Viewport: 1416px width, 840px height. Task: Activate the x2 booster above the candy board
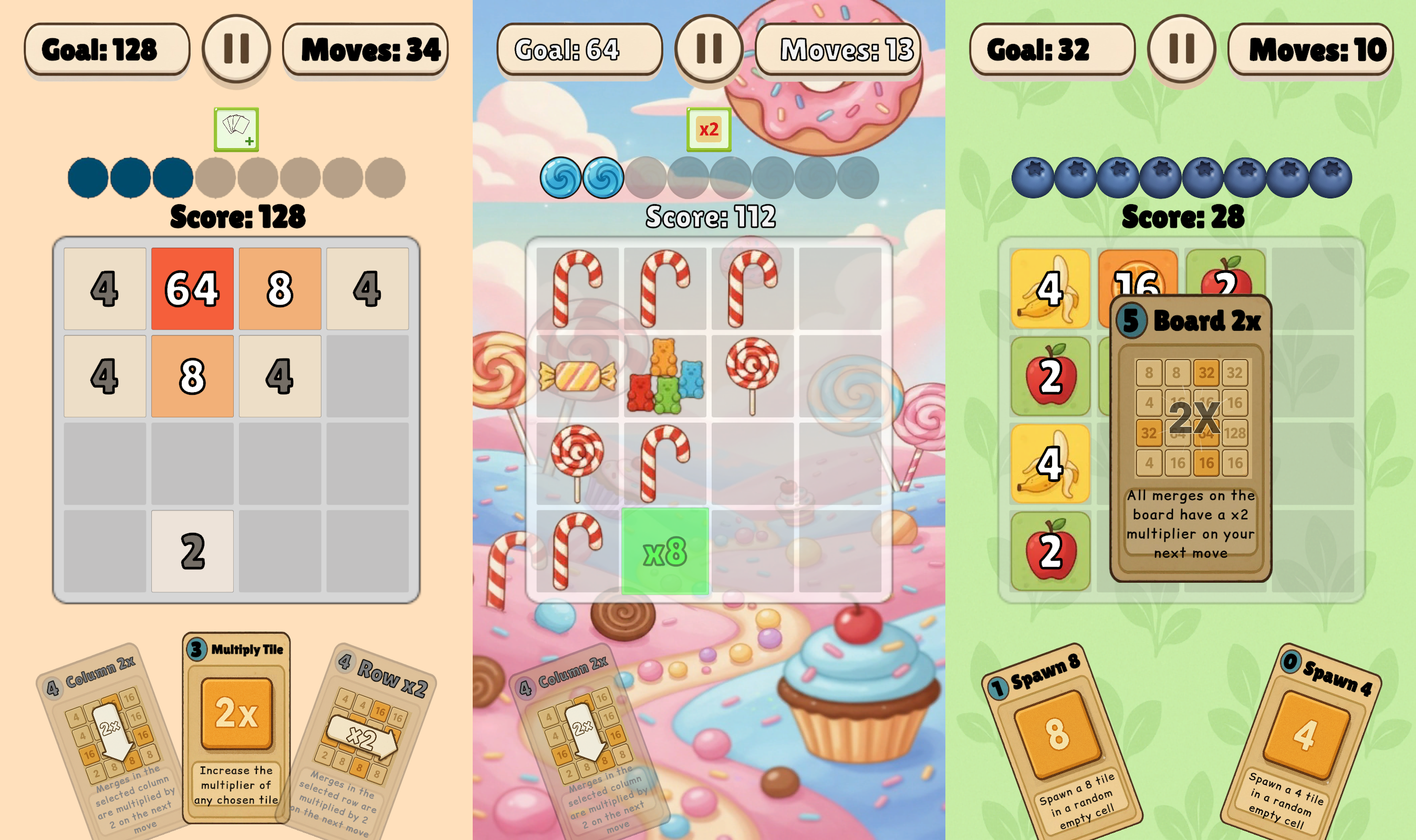point(709,129)
